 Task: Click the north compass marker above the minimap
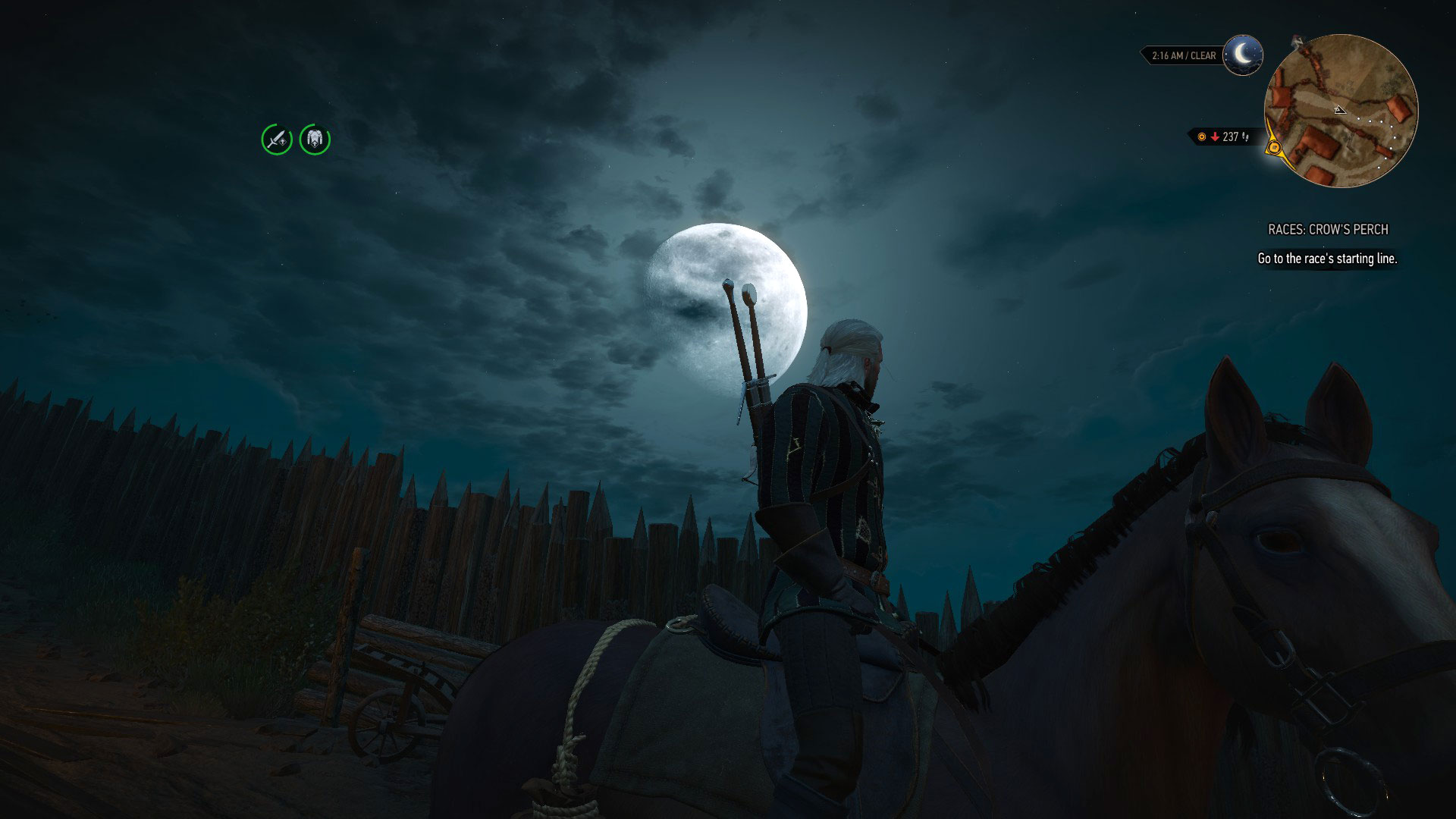[x=1298, y=42]
